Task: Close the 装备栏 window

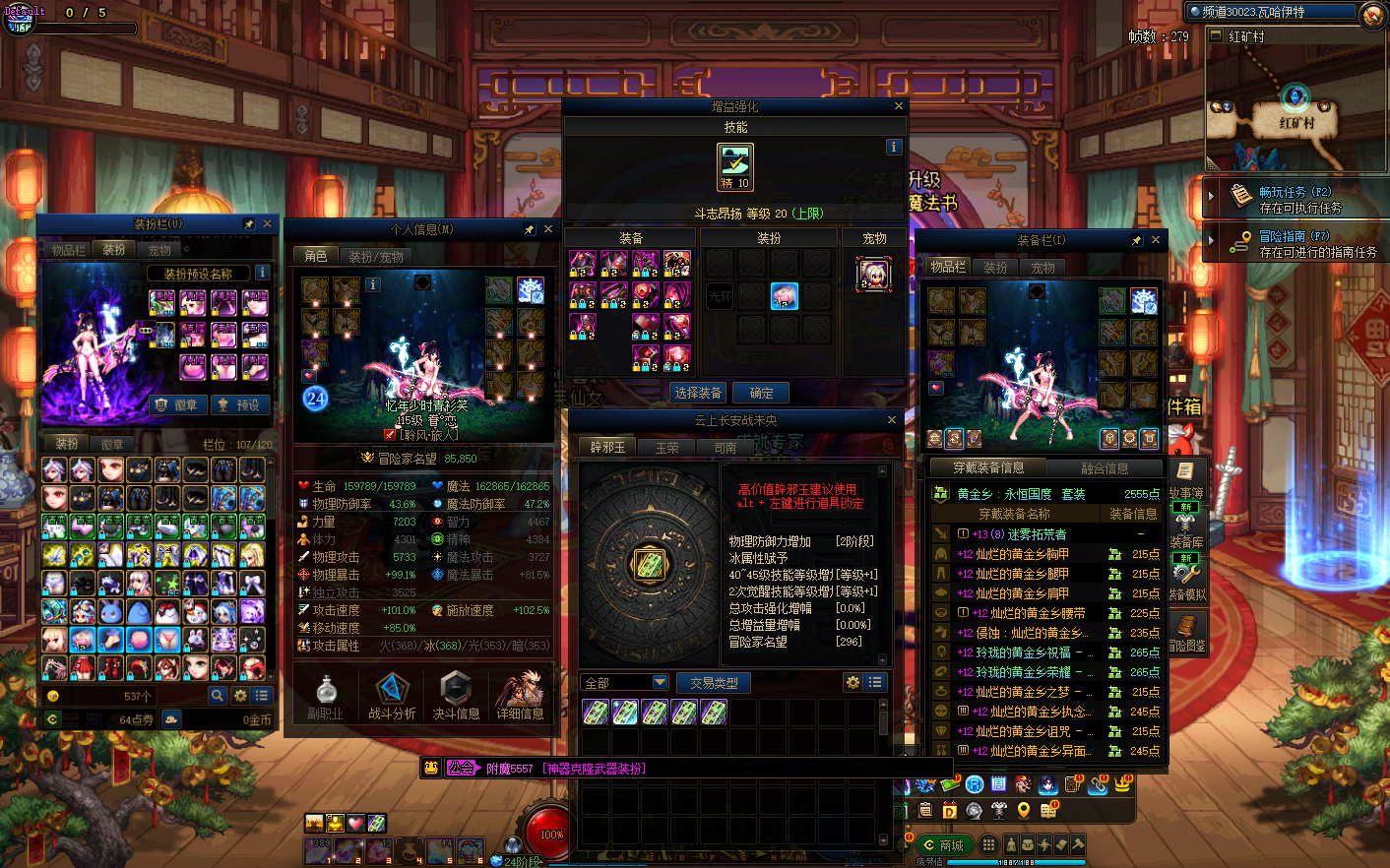Action: (x=1156, y=240)
